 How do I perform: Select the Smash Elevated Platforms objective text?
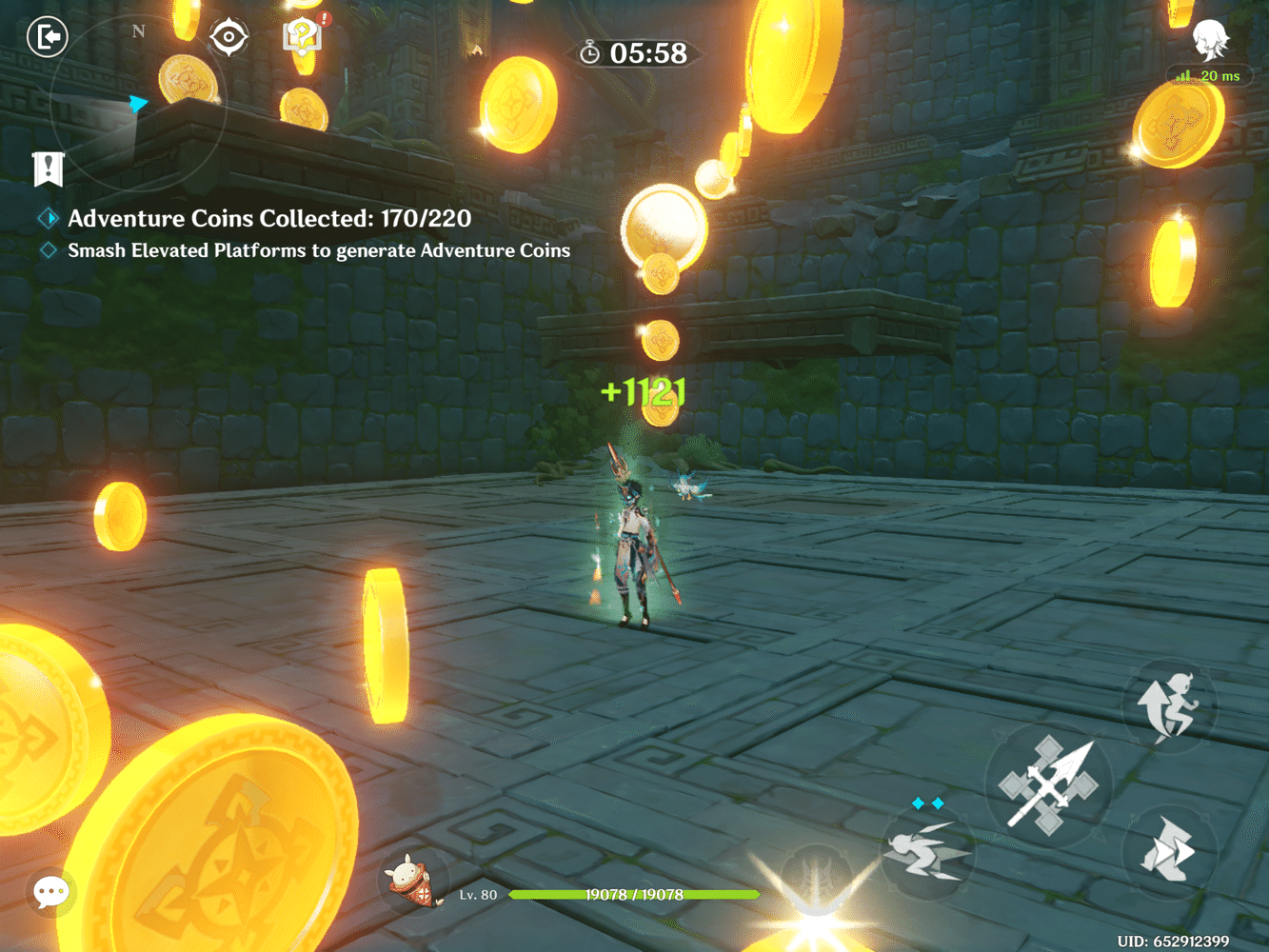pyautogui.click(x=317, y=250)
